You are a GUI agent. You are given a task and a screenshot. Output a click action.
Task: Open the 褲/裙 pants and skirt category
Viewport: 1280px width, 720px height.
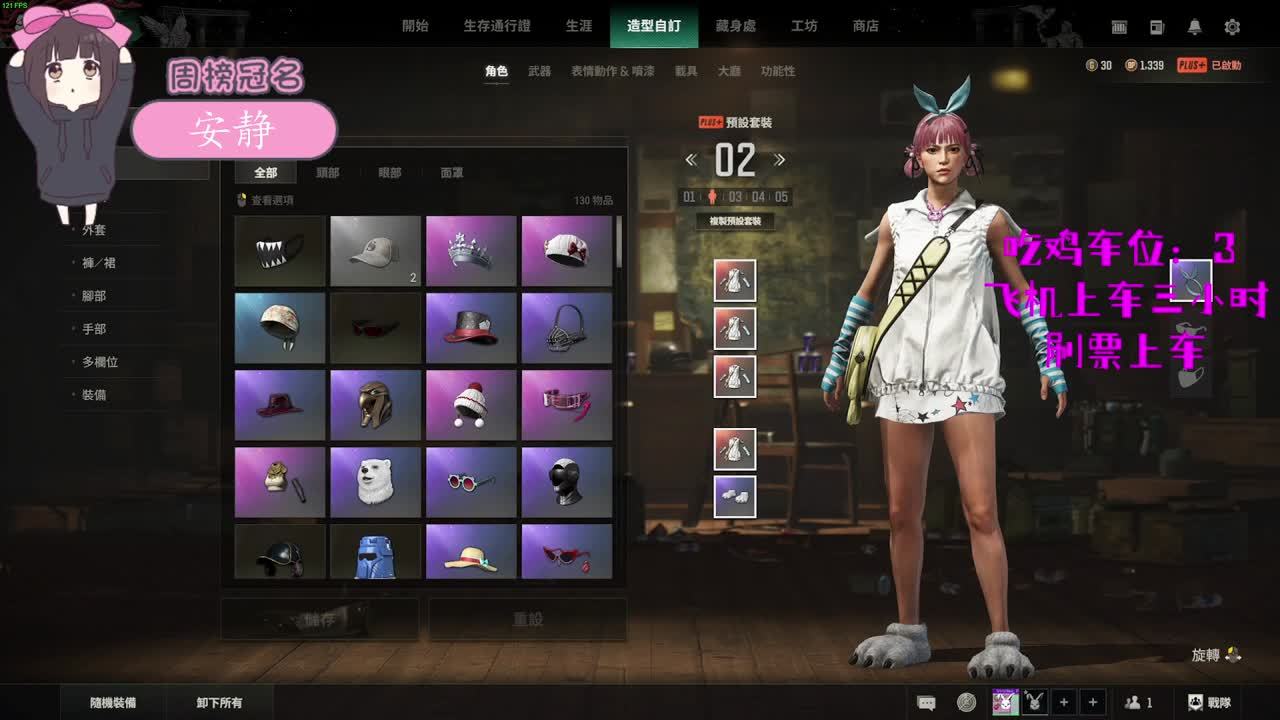click(99, 263)
